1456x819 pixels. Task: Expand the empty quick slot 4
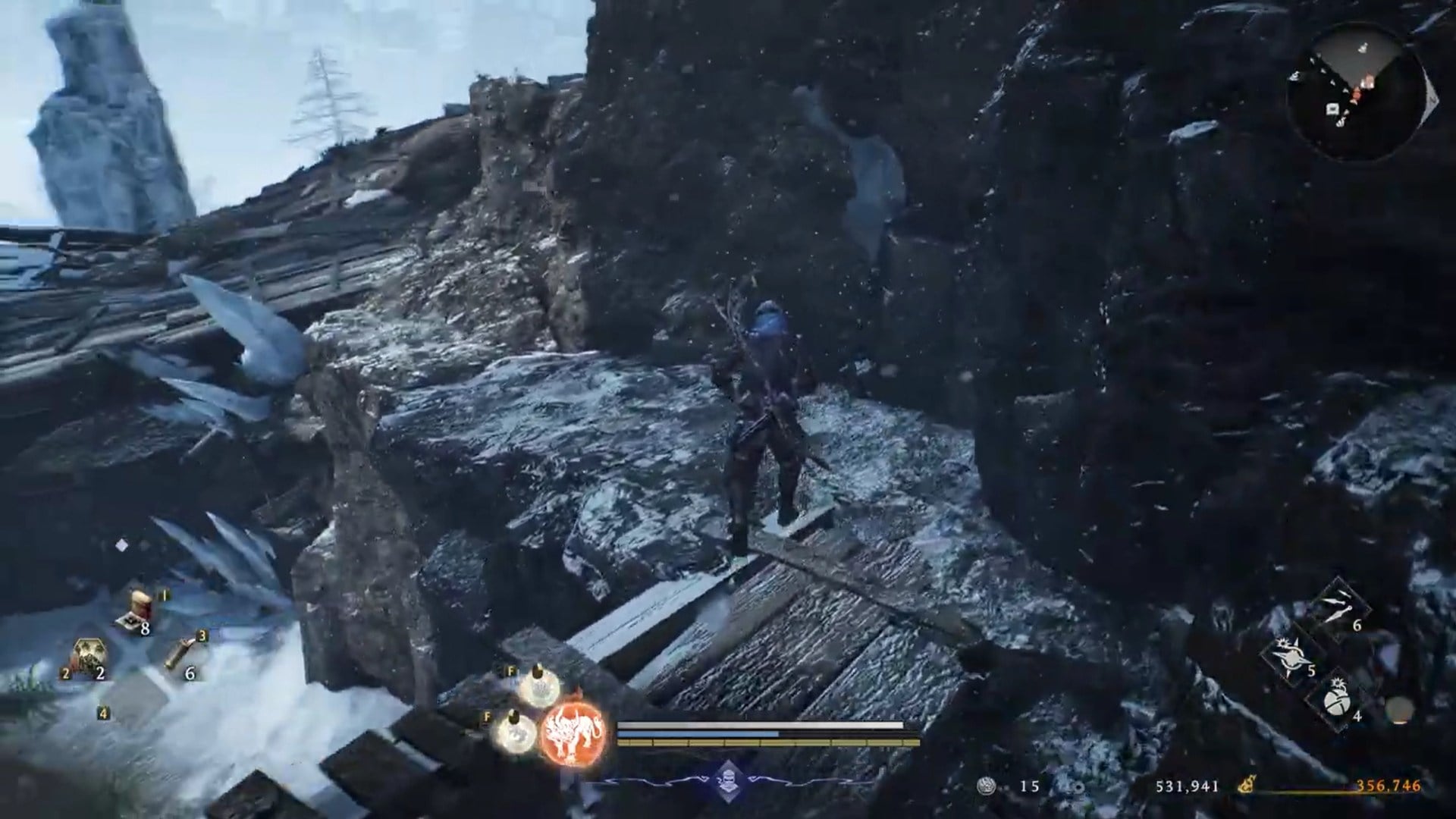(x=103, y=713)
